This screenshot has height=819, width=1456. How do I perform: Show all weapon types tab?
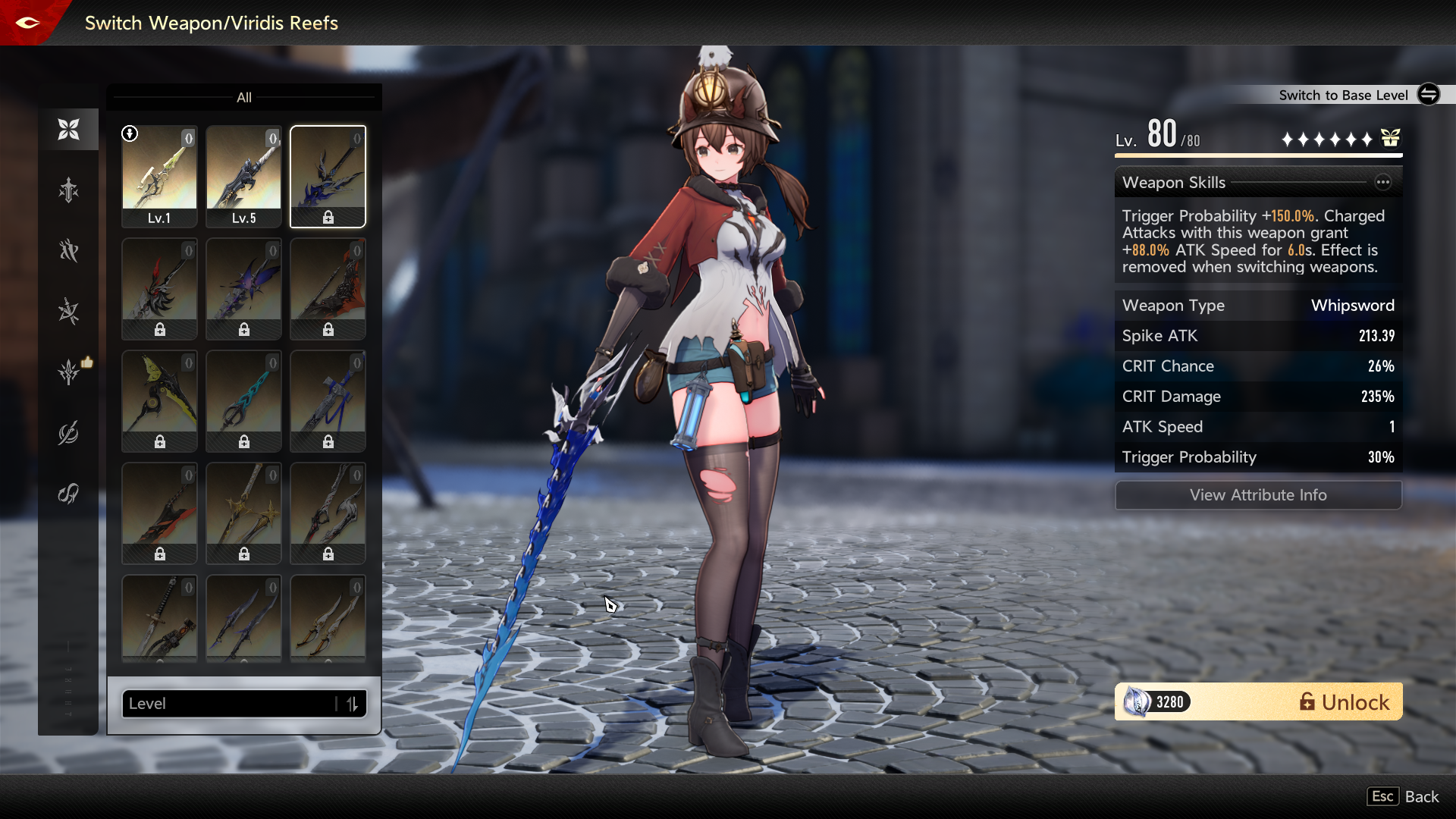(68, 130)
